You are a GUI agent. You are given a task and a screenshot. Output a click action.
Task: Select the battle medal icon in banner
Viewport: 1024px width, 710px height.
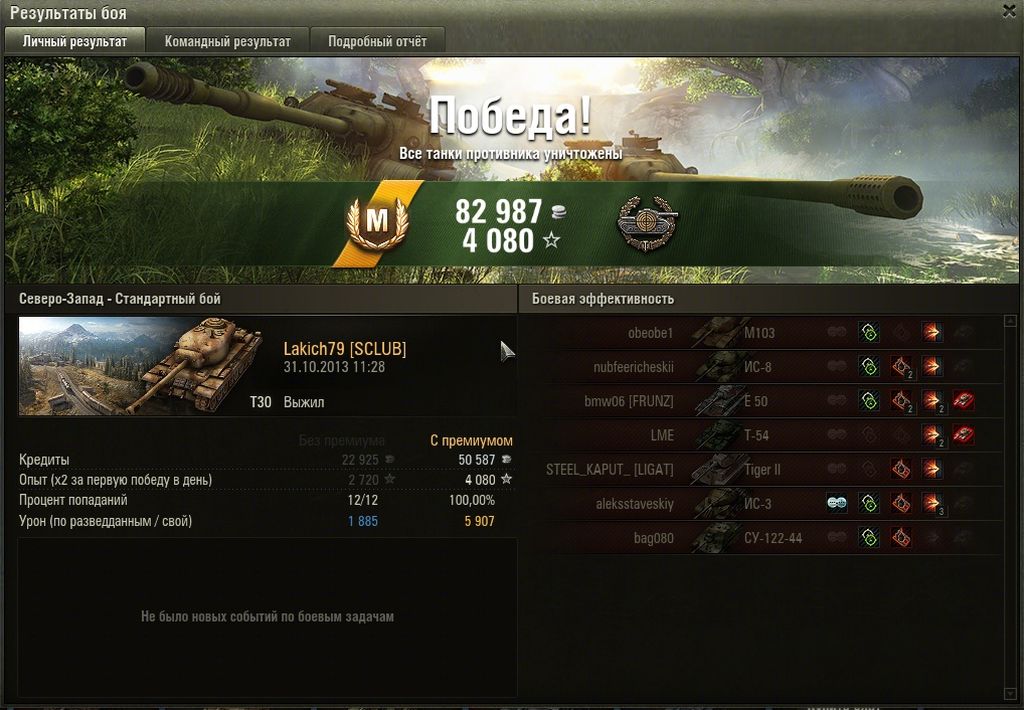click(x=647, y=223)
